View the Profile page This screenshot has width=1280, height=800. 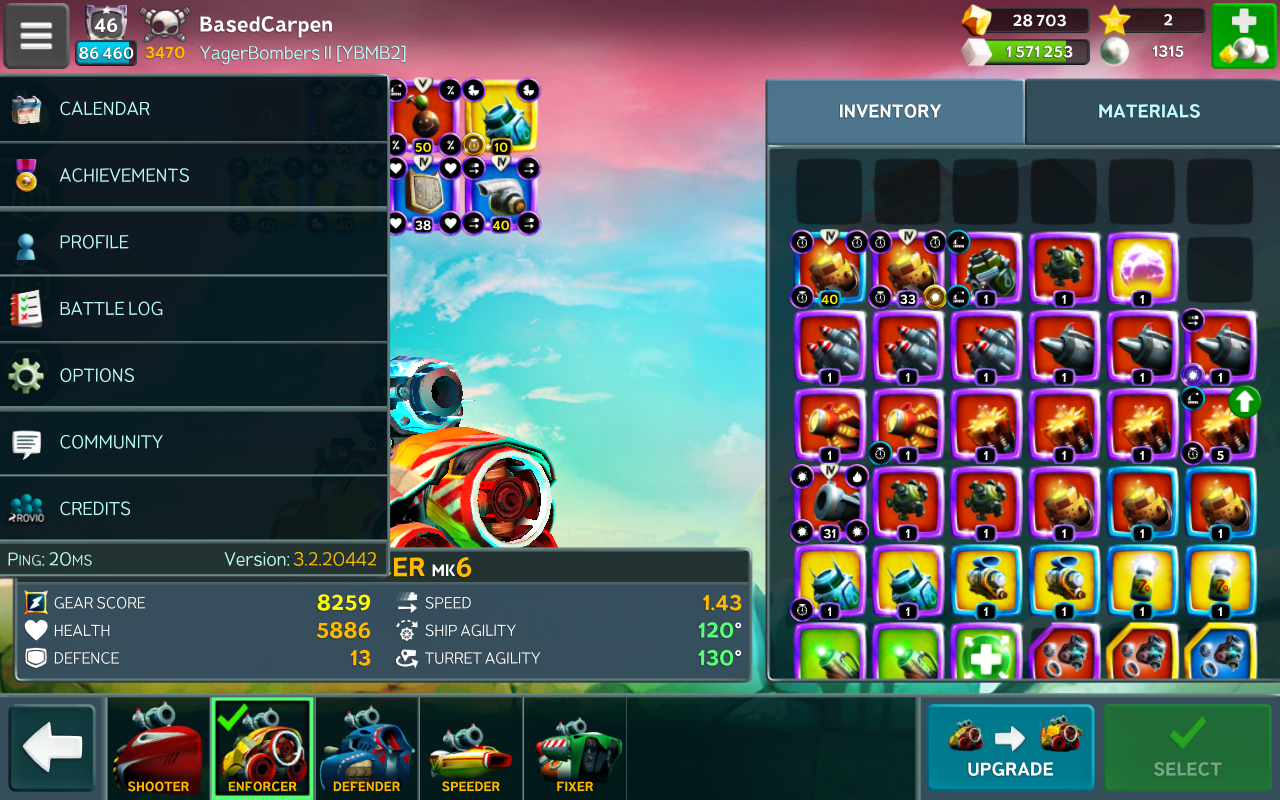[194, 242]
